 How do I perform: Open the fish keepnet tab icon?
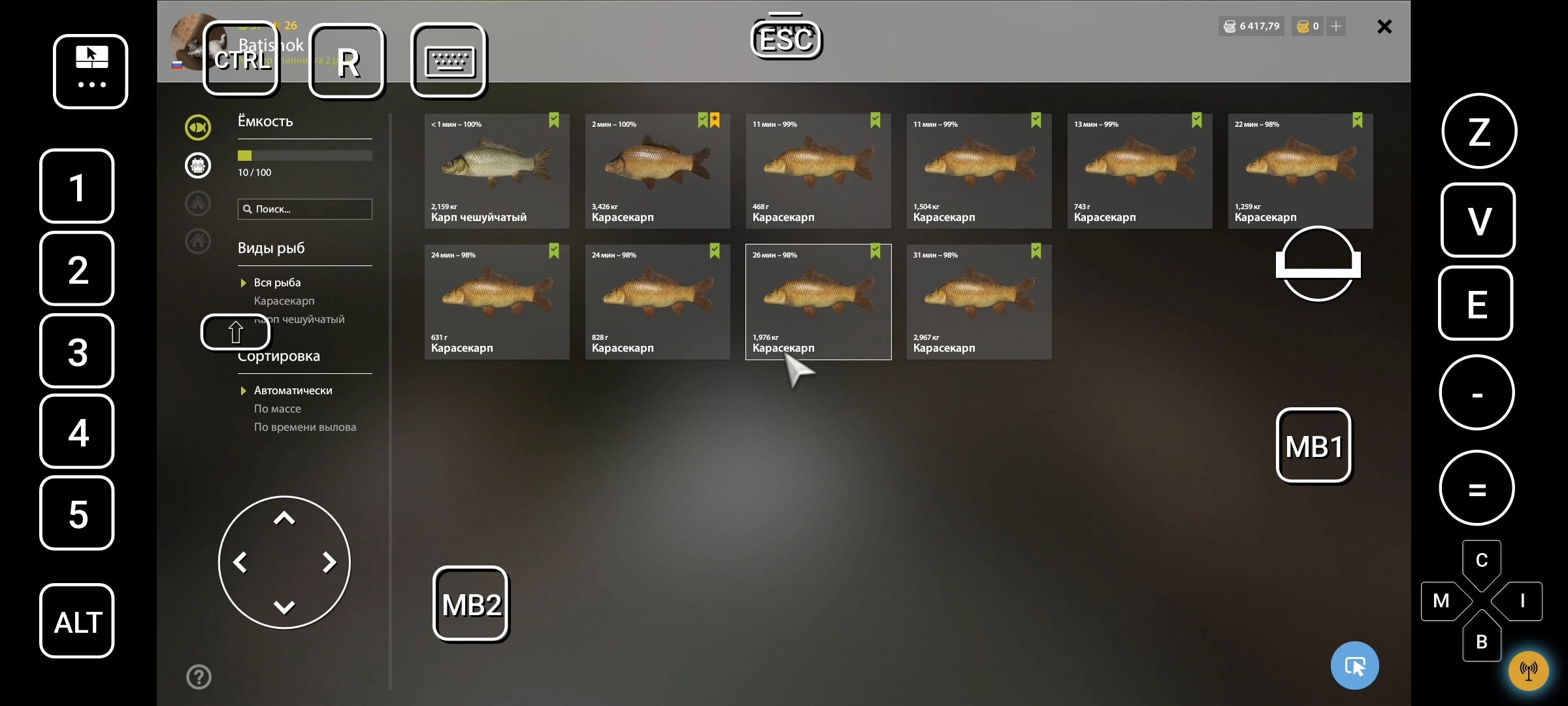click(198, 127)
